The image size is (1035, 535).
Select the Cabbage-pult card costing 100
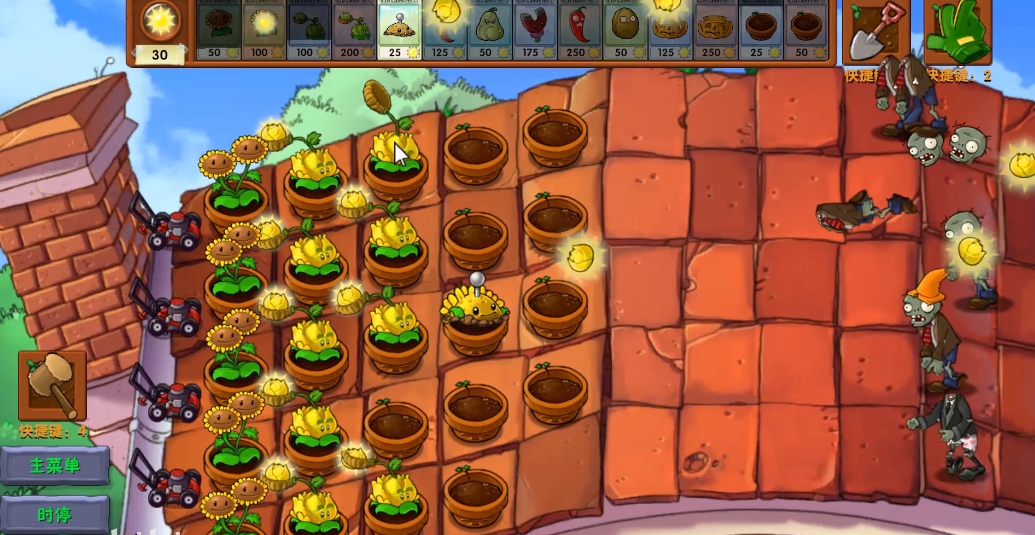[x=308, y=30]
